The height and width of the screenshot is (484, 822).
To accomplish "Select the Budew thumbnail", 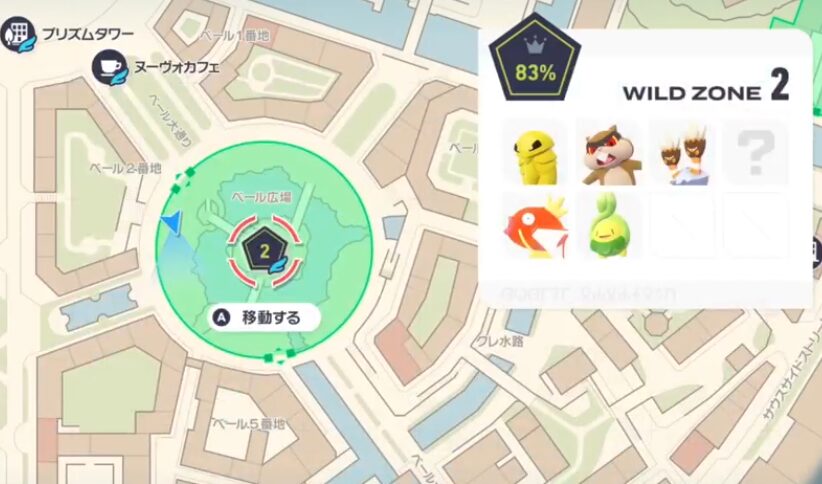I will point(607,225).
